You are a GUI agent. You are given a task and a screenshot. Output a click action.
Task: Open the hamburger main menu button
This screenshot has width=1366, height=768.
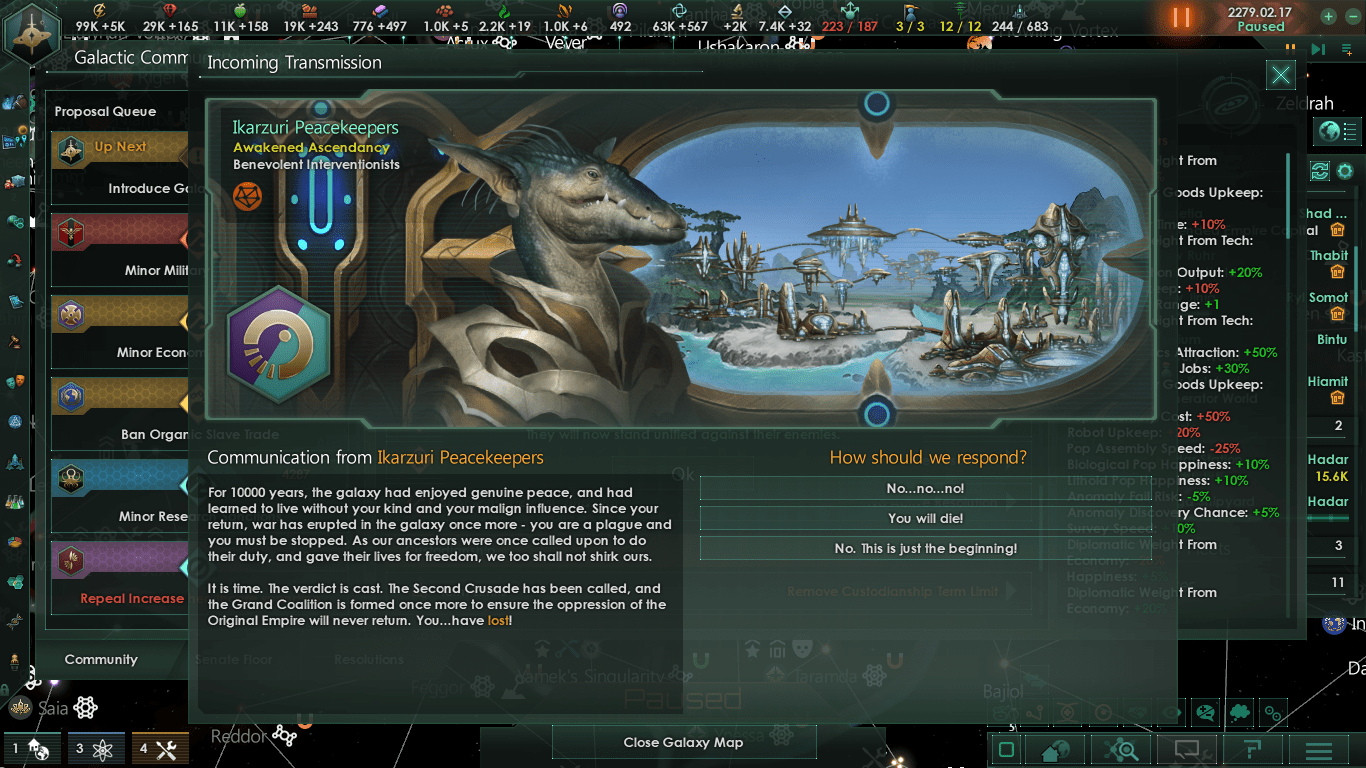tap(1319, 750)
